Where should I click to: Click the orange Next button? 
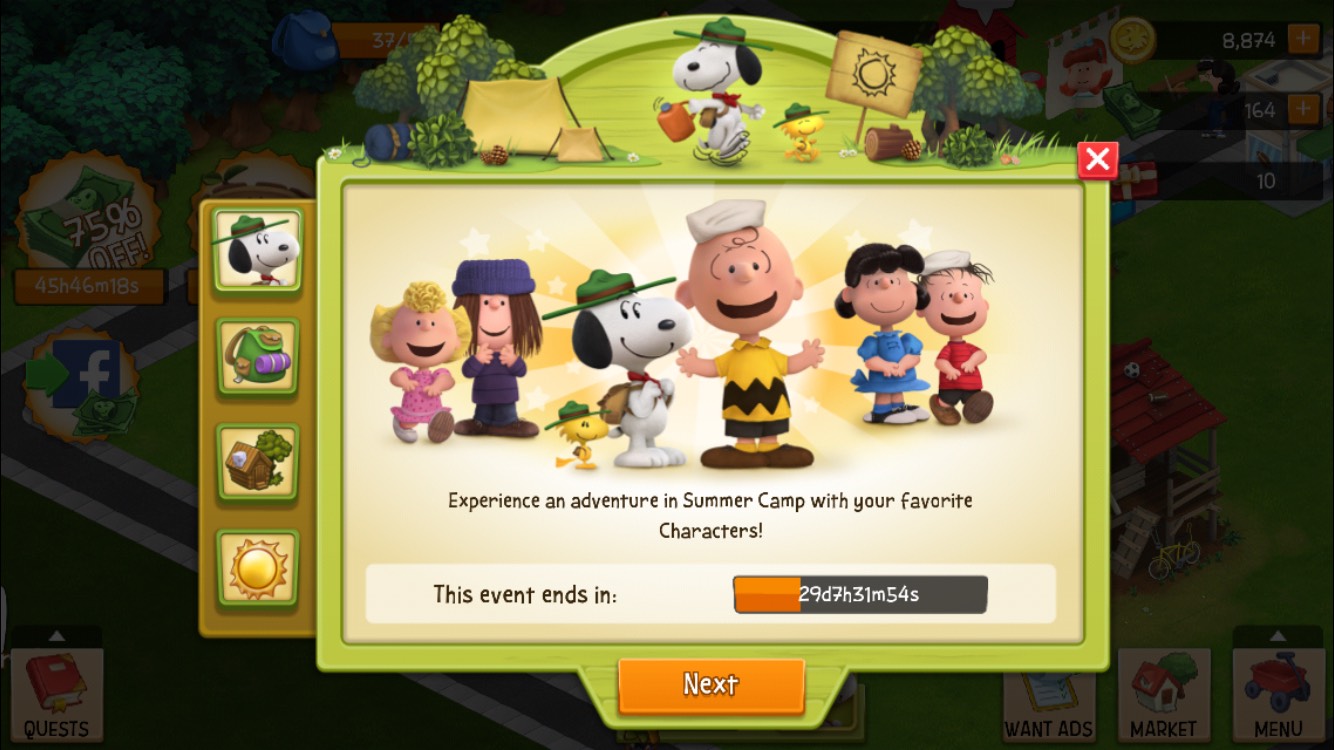point(711,685)
